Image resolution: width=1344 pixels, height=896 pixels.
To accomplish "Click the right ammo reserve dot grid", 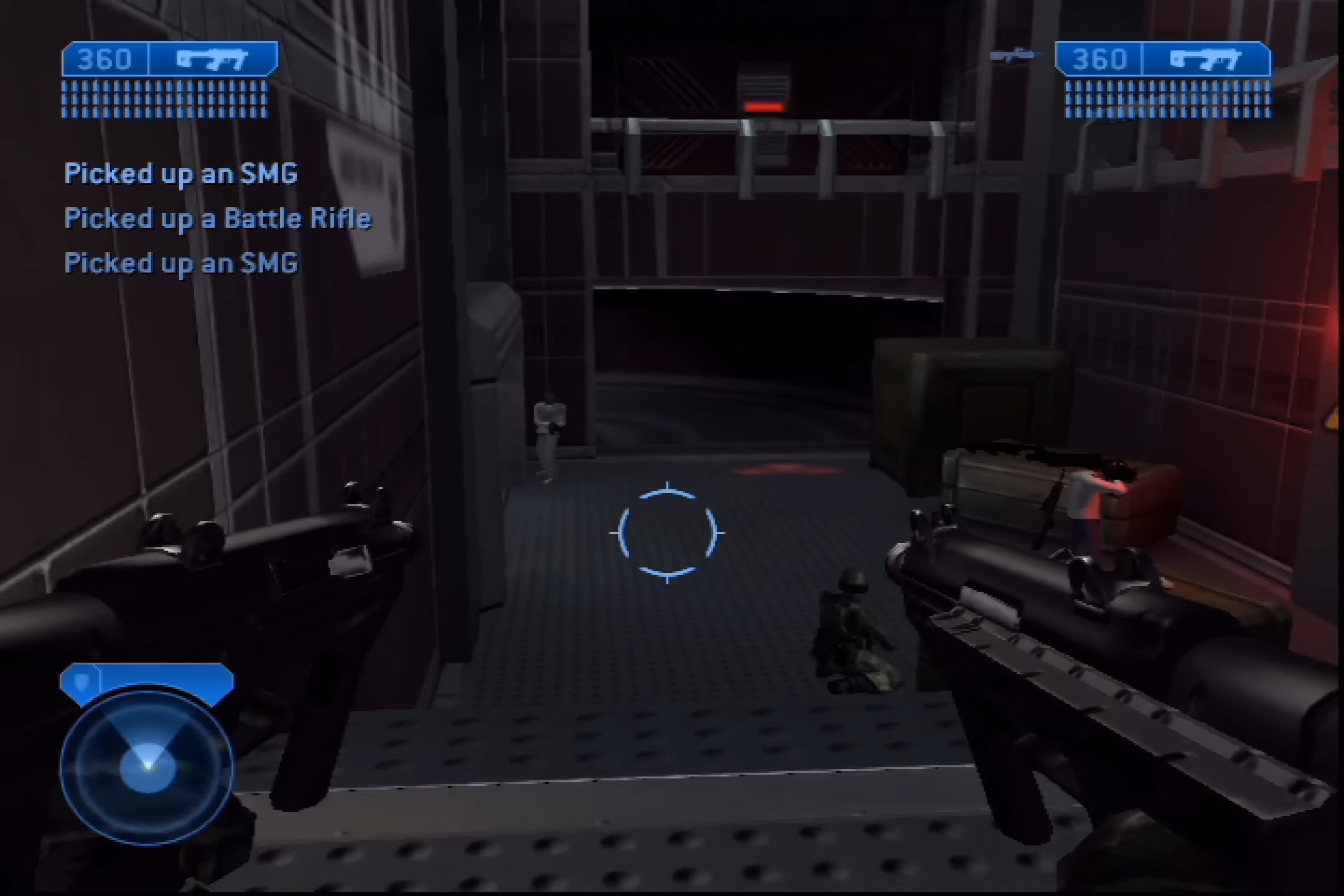I will [x=1170, y=100].
